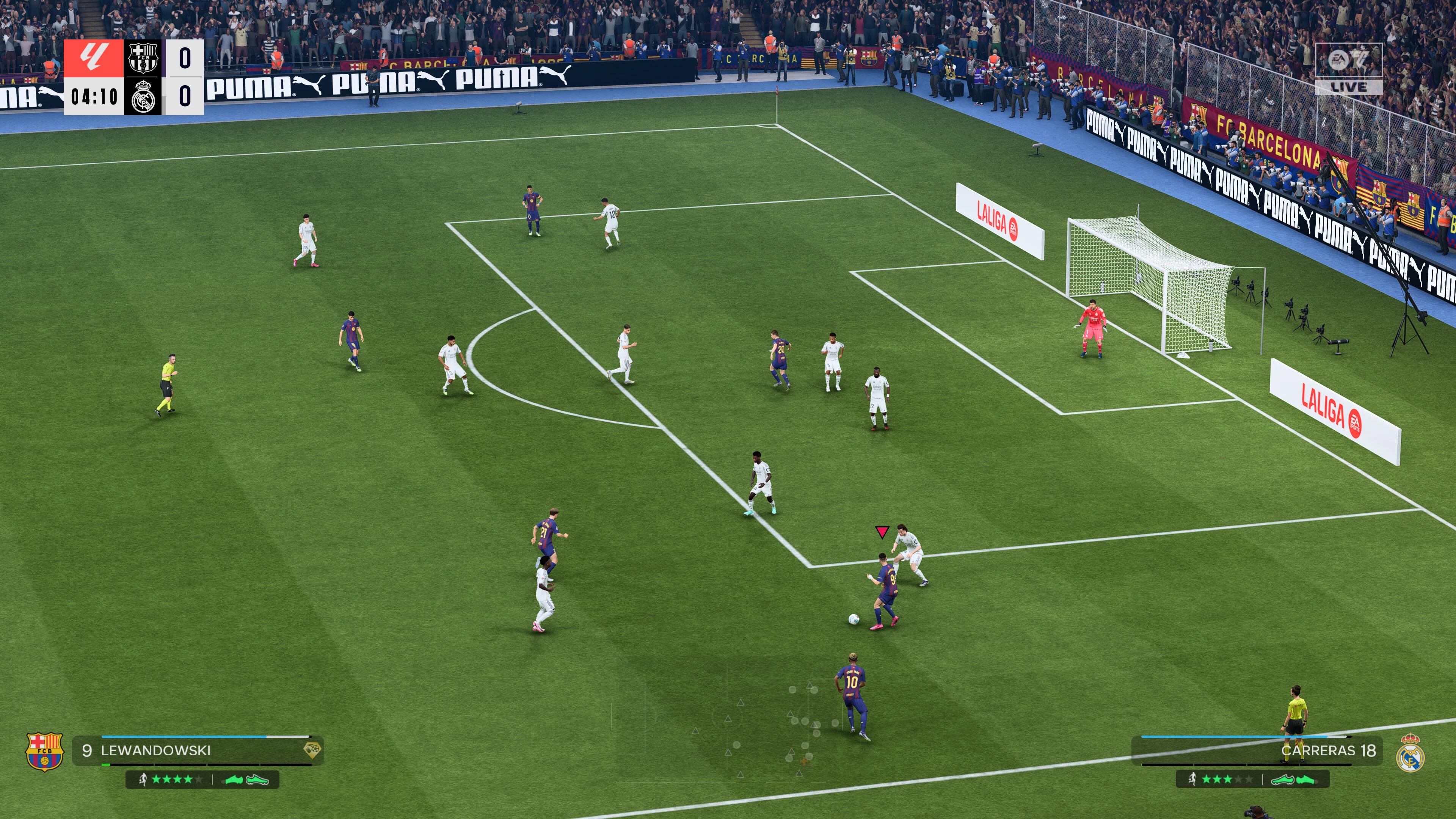Select the Carreras 18 player name panel
The height and width of the screenshot is (819, 1456).
[1257, 750]
